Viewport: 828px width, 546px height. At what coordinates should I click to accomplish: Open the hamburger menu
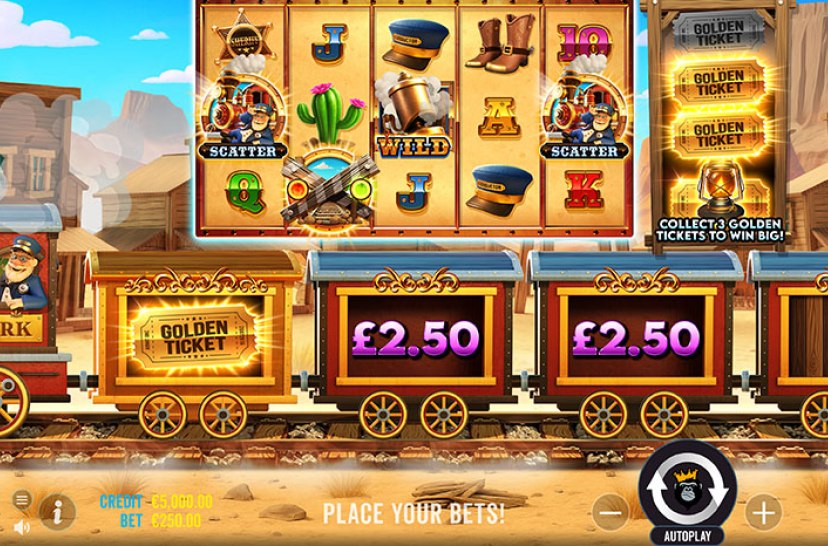(x=22, y=499)
